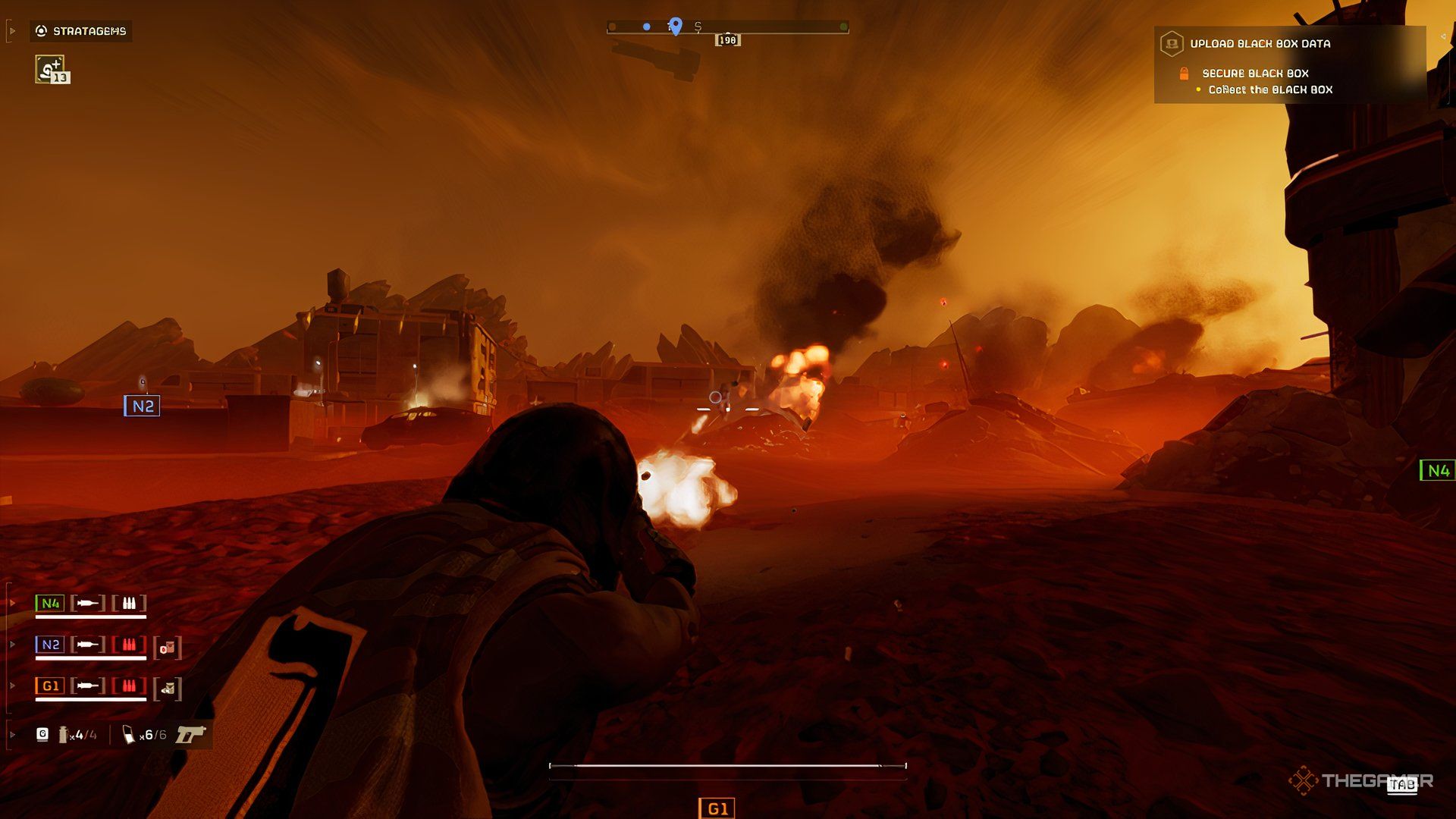1456x819 pixels.
Task: Click the grenade icon showing x6/6
Action: [x=128, y=735]
